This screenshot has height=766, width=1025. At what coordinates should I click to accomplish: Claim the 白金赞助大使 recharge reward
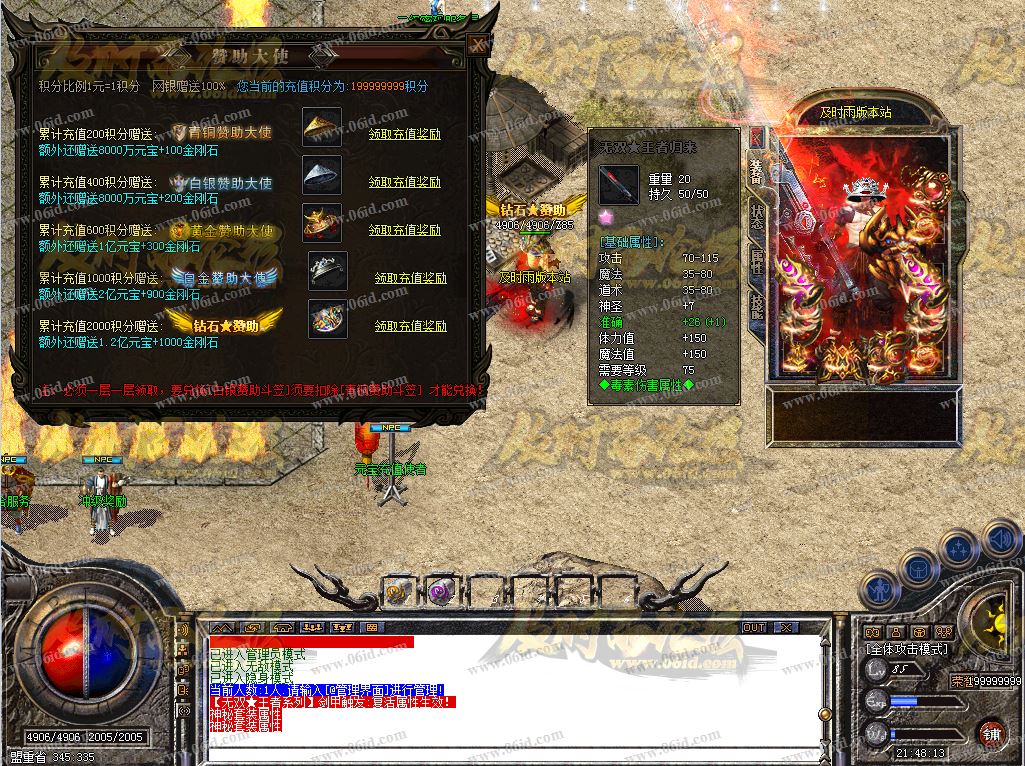(410, 279)
